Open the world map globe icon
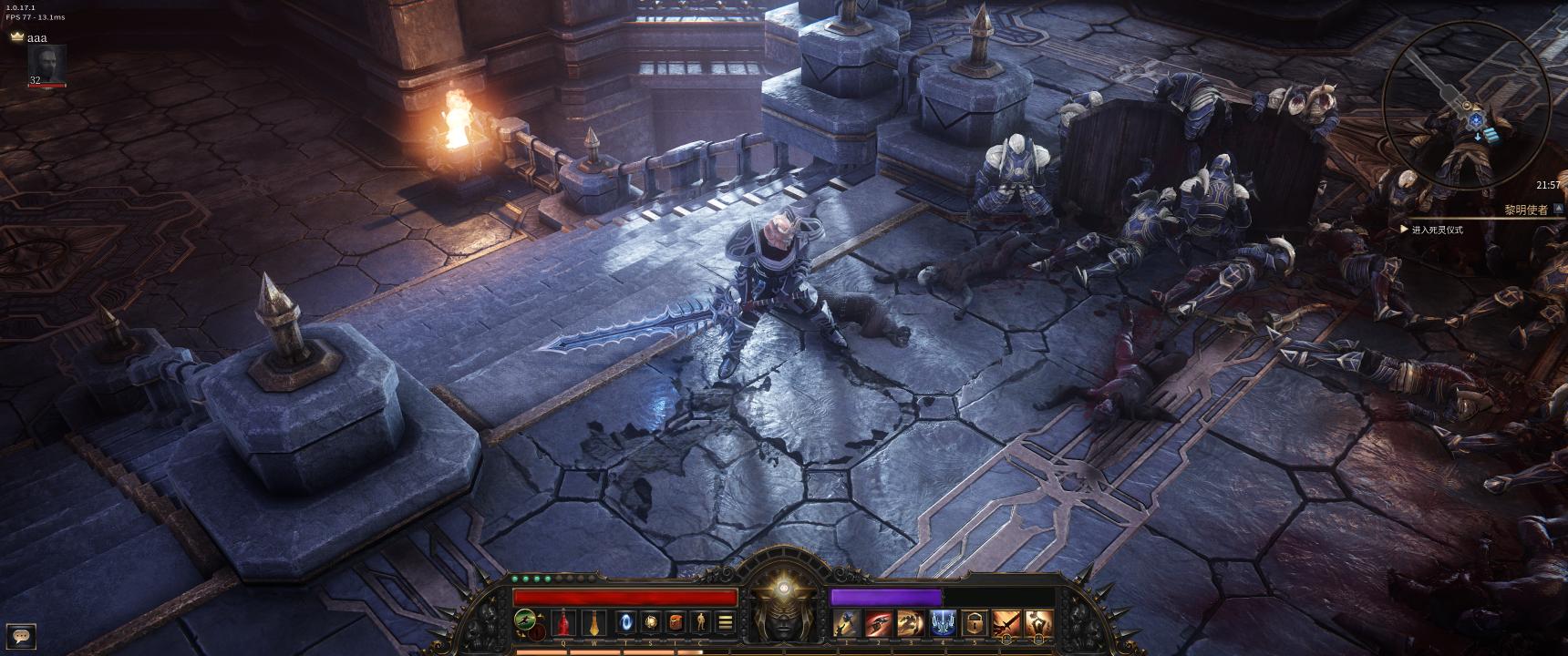This screenshot has height=656, width=1568. point(652,621)
